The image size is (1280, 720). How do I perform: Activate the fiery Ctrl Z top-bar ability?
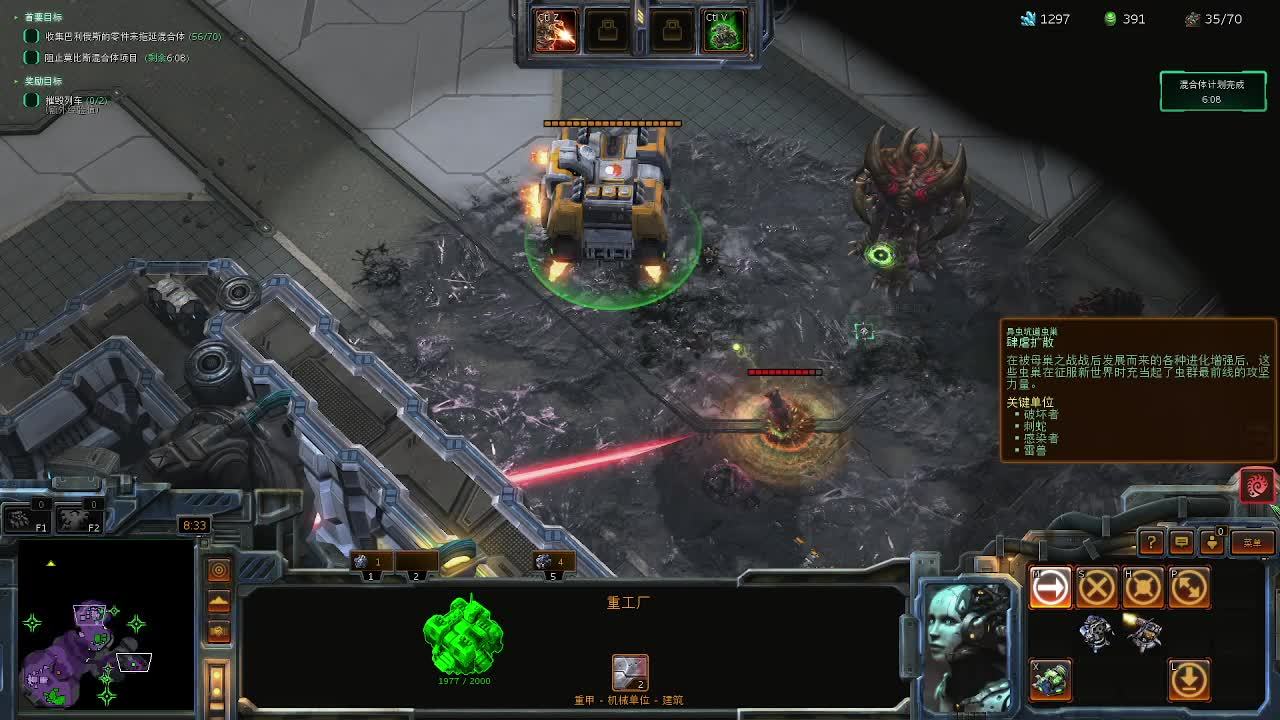click(554, 31)
